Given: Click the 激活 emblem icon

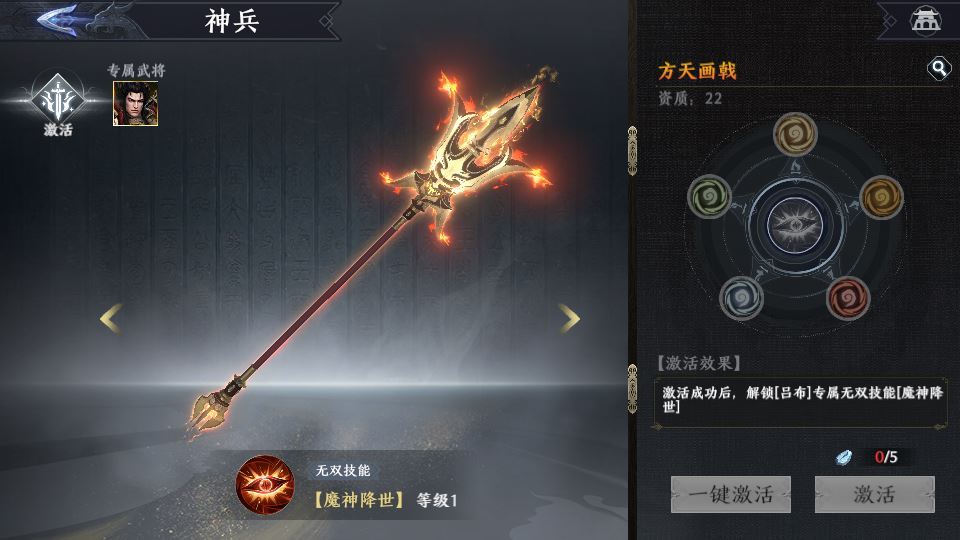Looking at the screenshot, I should (x=58, y=98).
